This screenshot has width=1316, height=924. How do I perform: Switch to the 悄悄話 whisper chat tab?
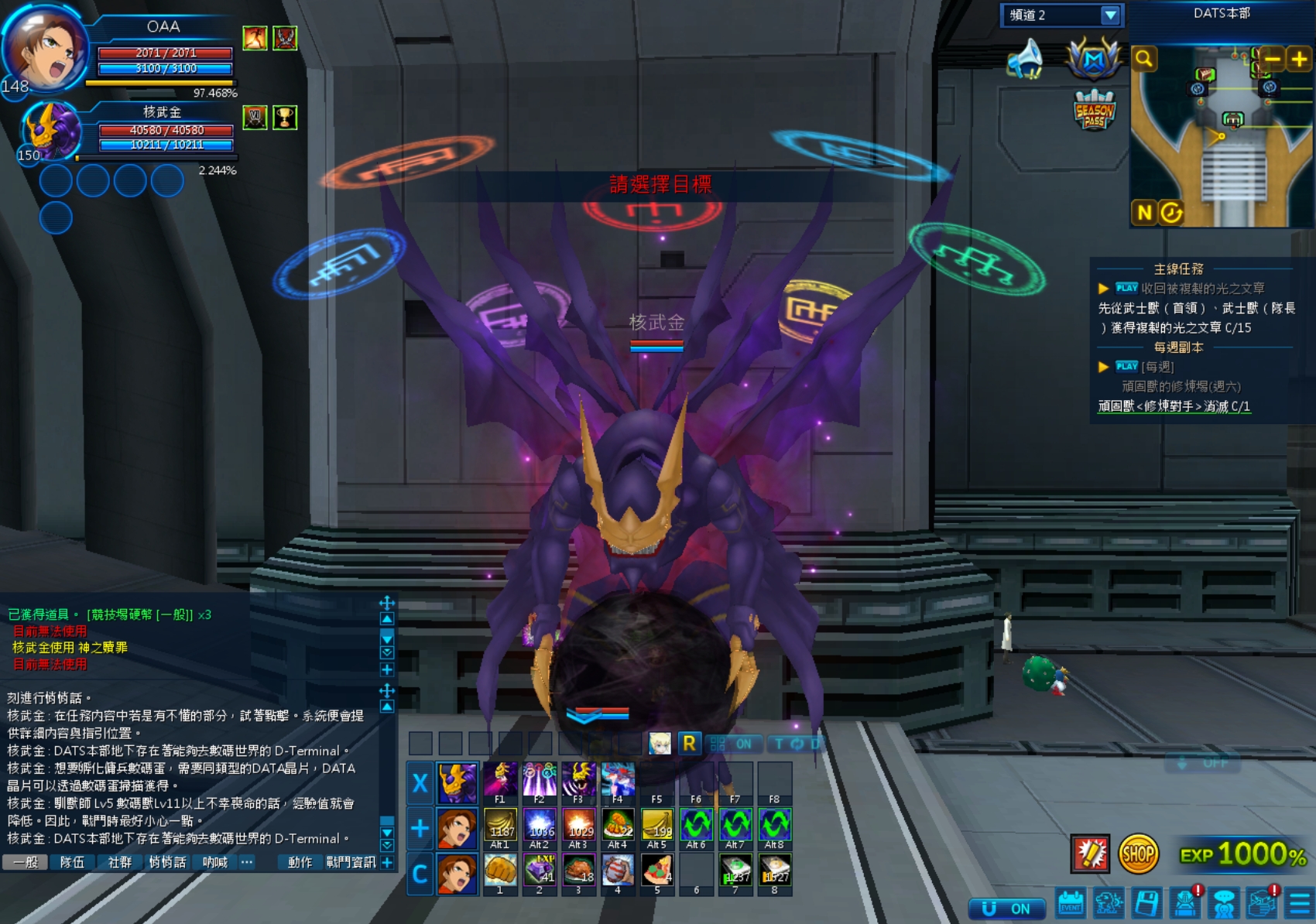pyautogui.click(x=167, y=862)
